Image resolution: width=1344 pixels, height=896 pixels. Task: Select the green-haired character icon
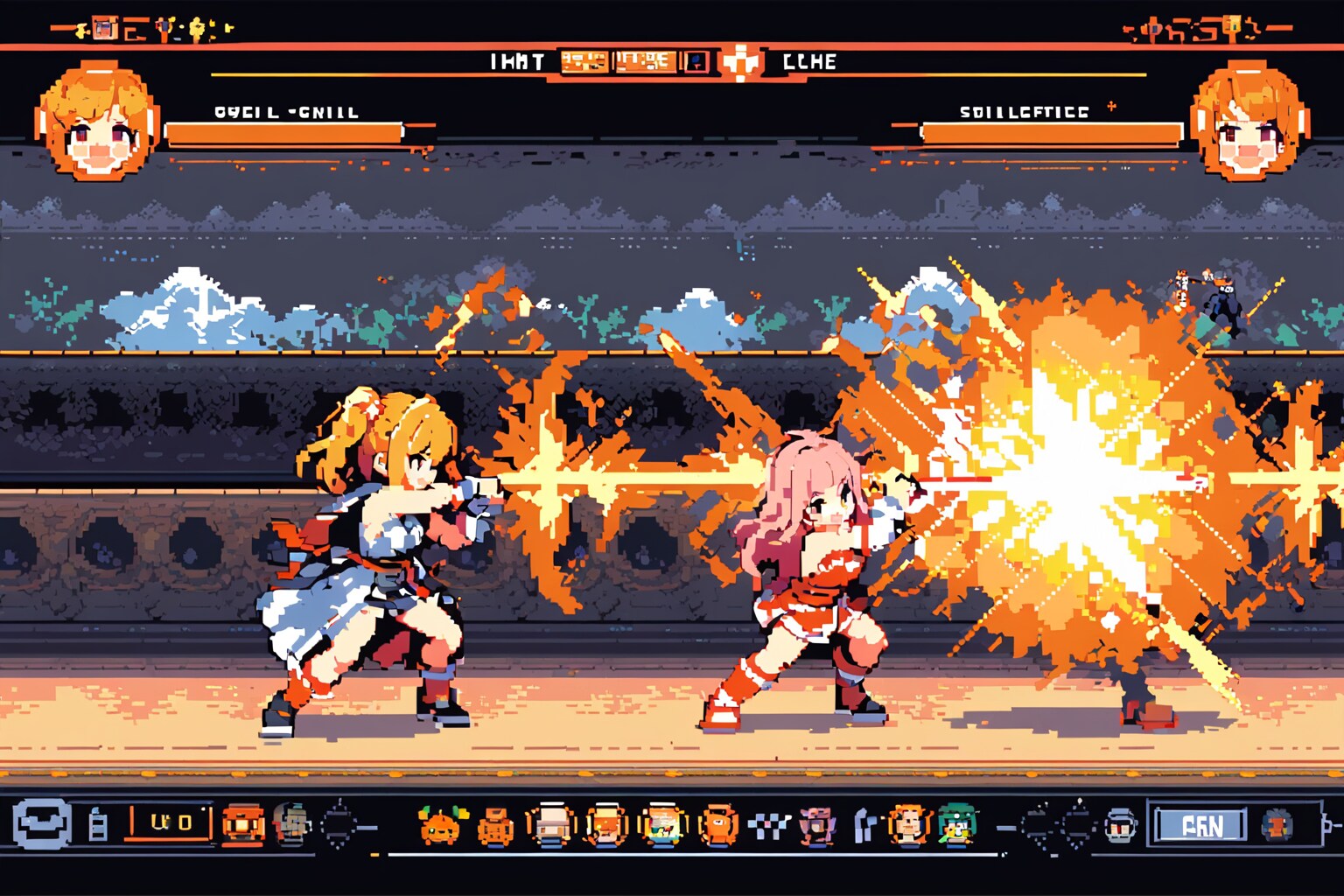[956, 824]
